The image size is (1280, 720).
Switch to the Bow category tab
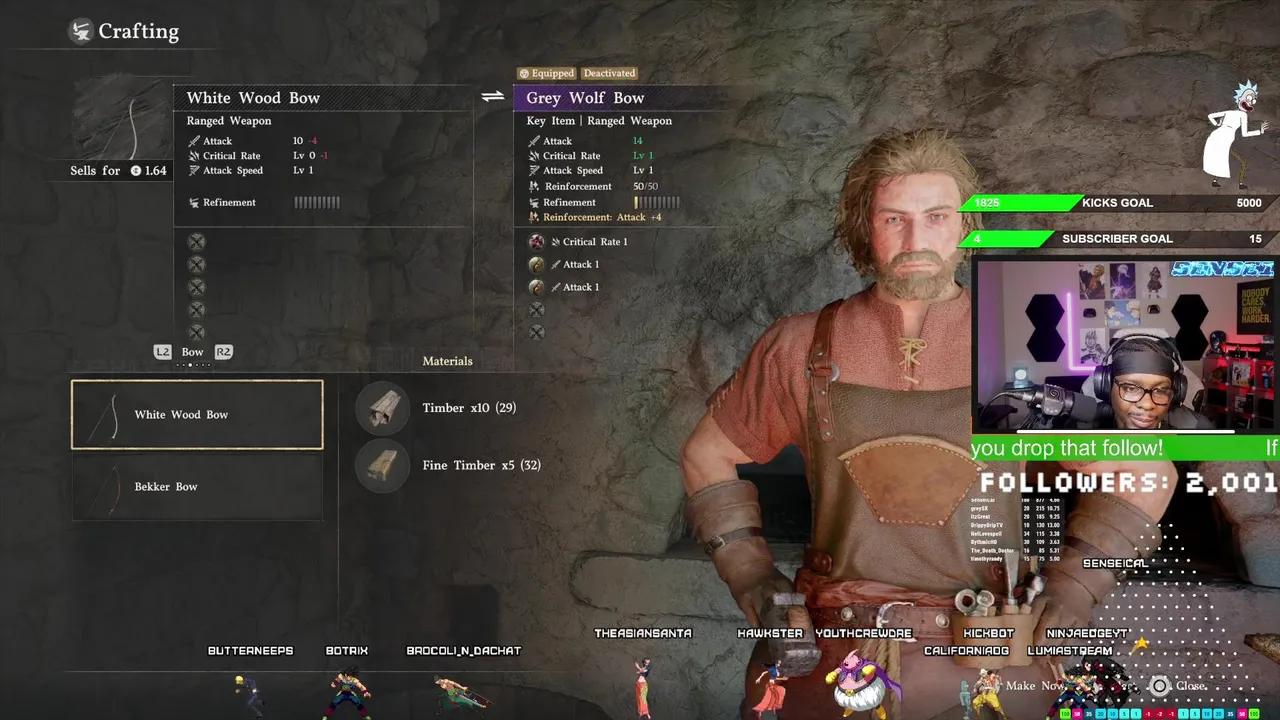pos(192,352)
